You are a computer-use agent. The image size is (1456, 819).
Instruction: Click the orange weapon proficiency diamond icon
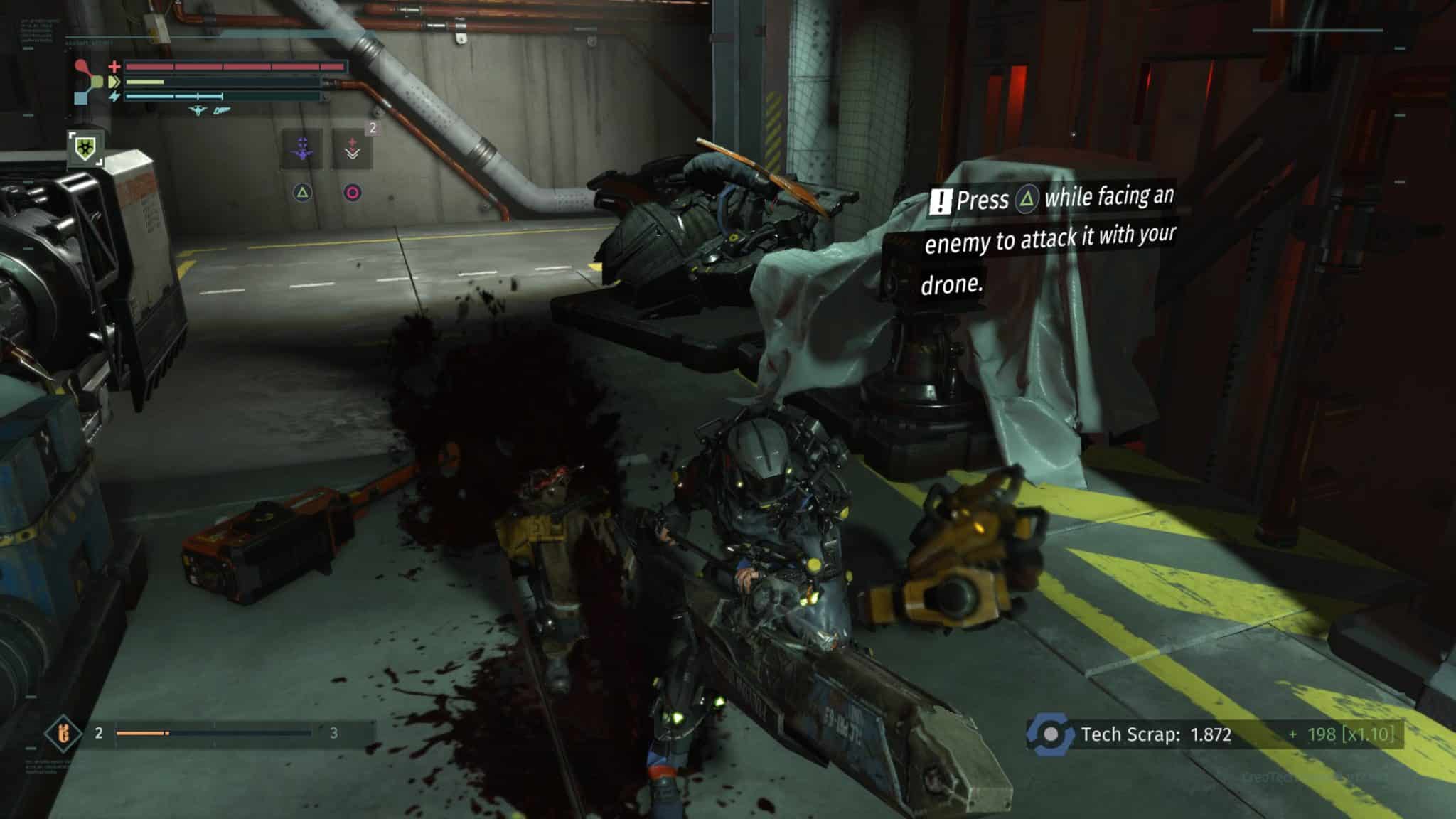[x=63, y=732]
